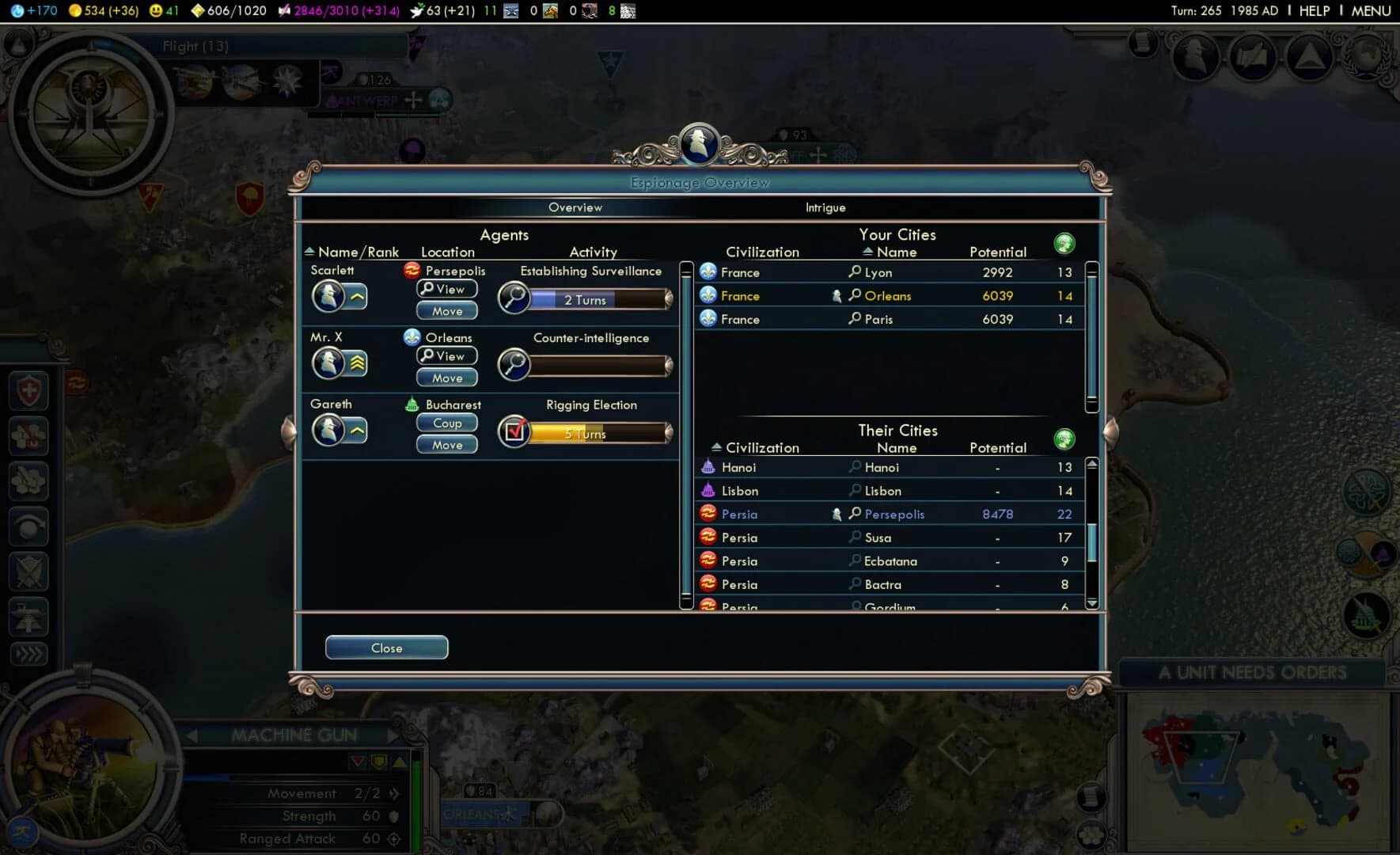Switch to the Intrigue tab
The width and height of the screenshot is (1400, 855).
825,207
